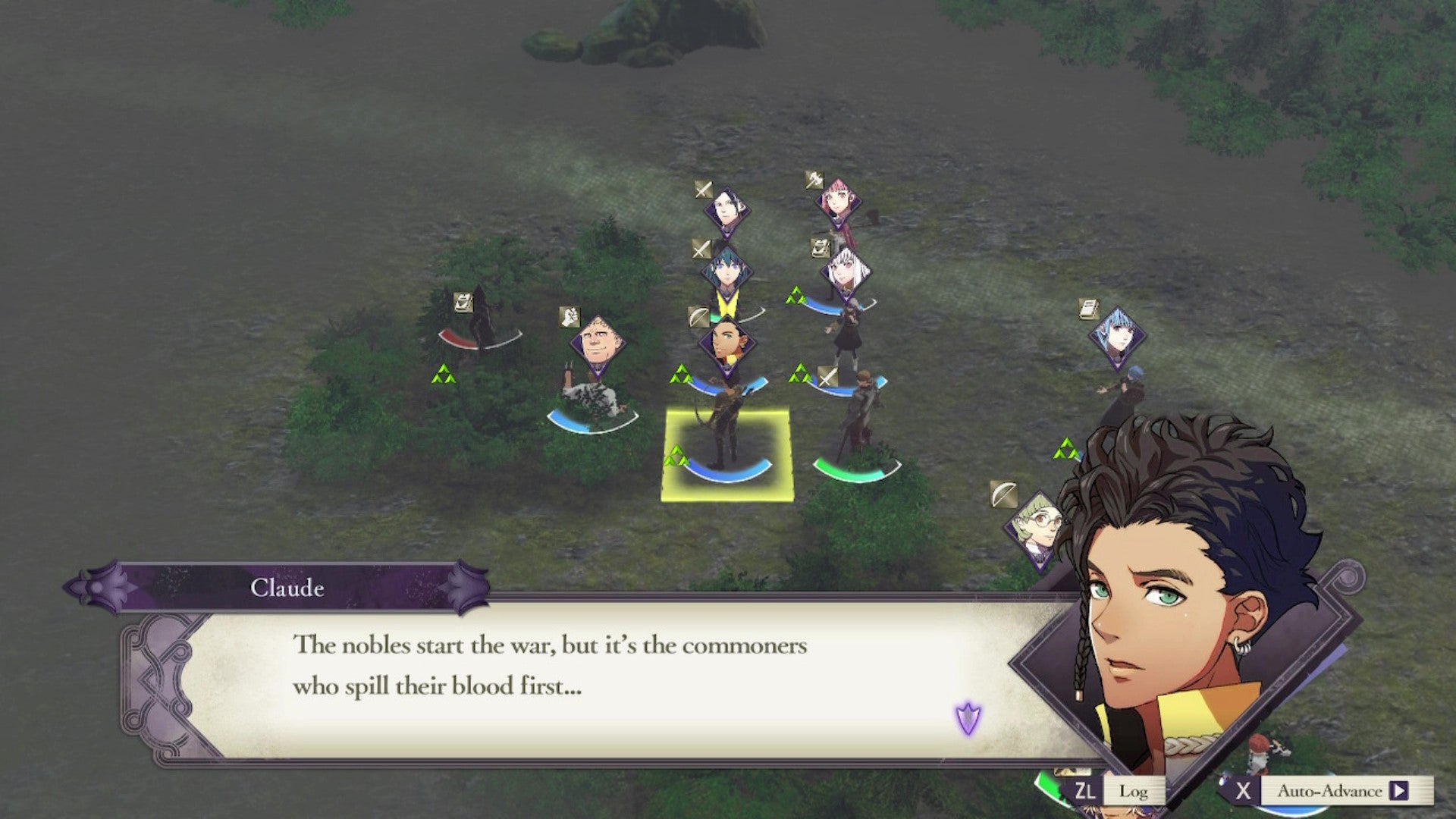Choose the teal-haired Byleth unit portrait
This screenshot has width=1456, height=819.
click(726, 271)
